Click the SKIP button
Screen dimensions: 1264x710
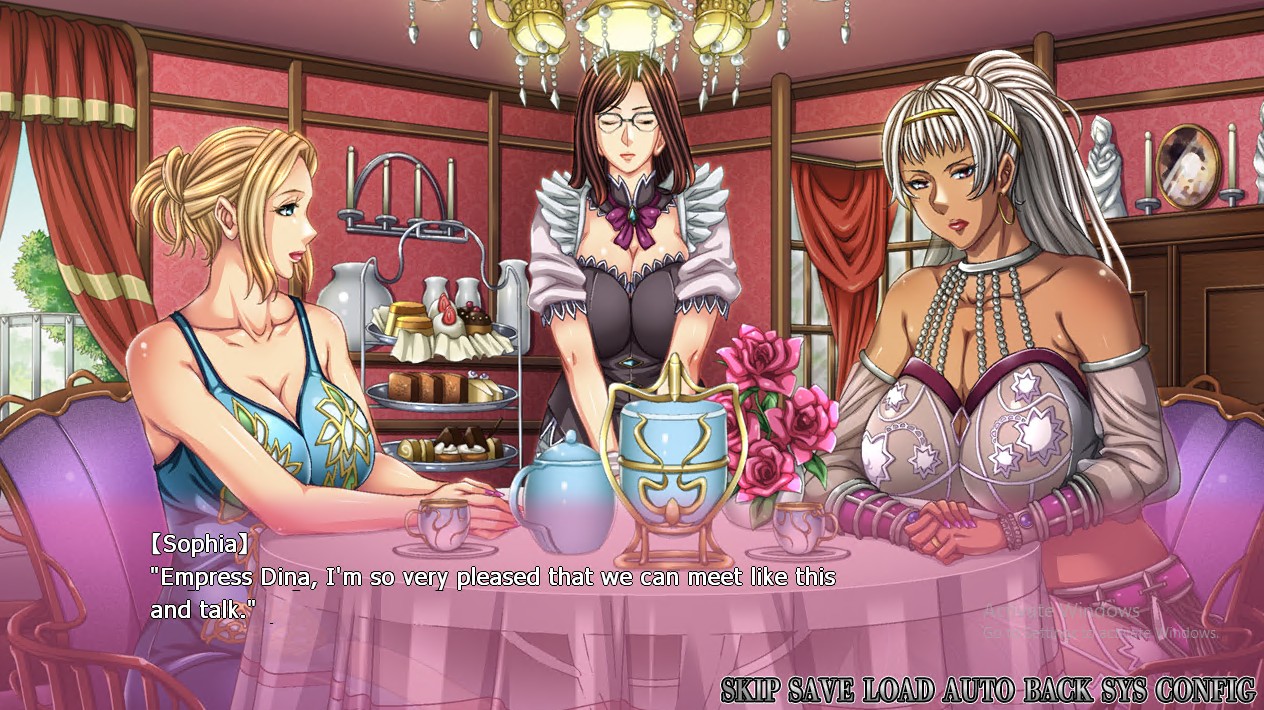point(751,690)
